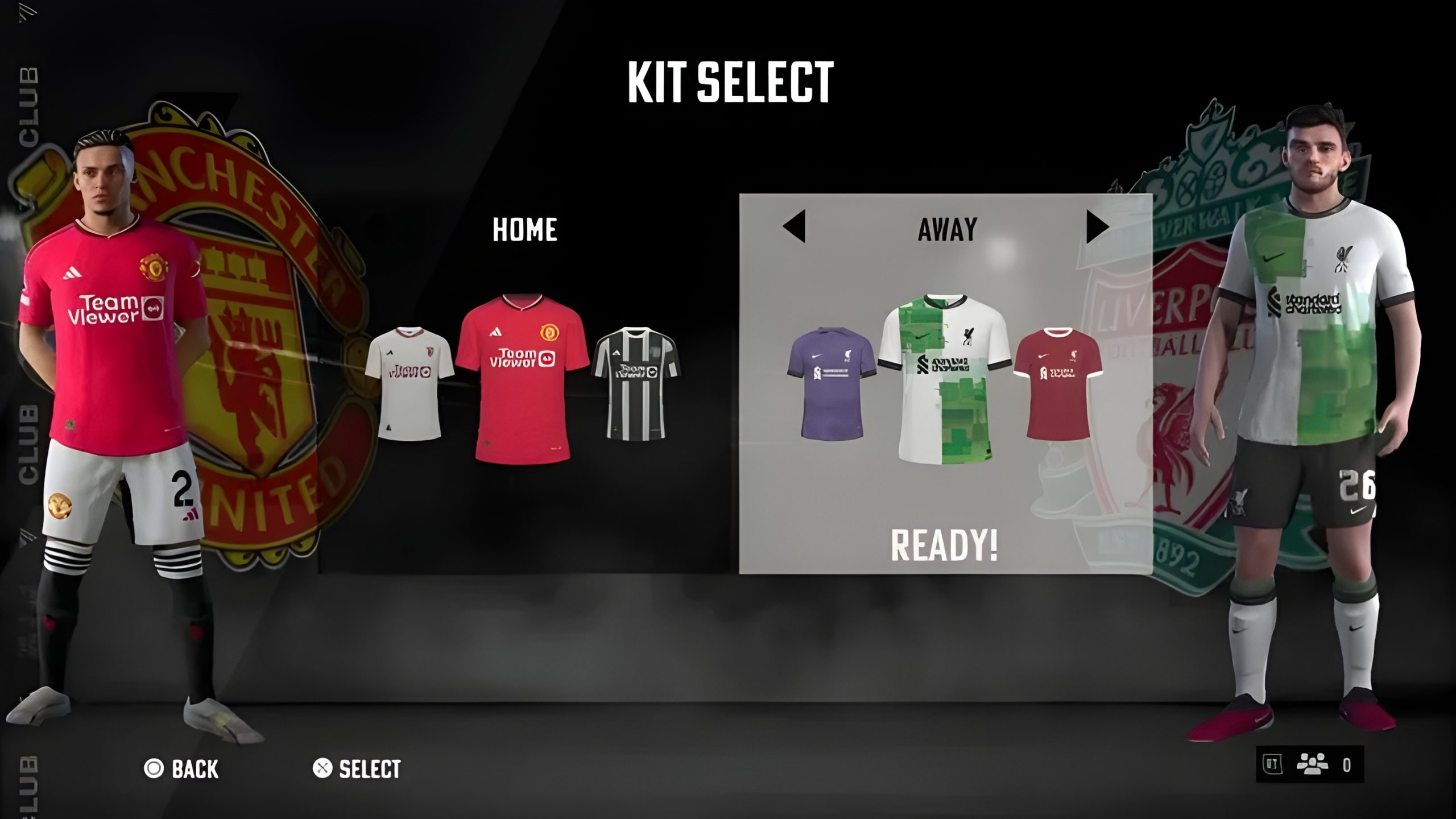Viewport: 1456px width, 819px height.
Task: Open the AWAY kit category
Action: pos(947,229)
